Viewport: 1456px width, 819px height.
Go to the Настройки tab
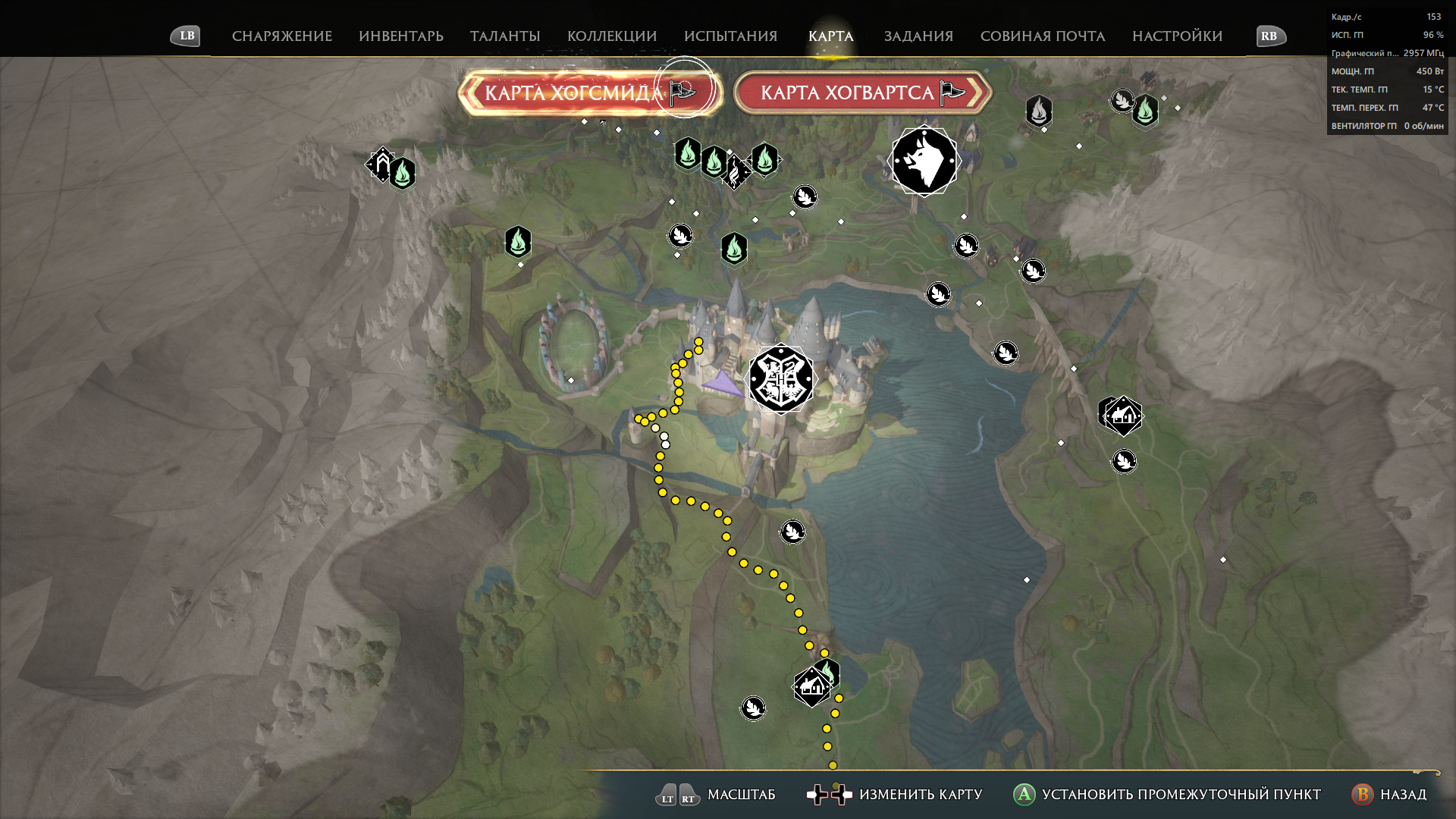pyautogui.click(x=1177, y=36)
